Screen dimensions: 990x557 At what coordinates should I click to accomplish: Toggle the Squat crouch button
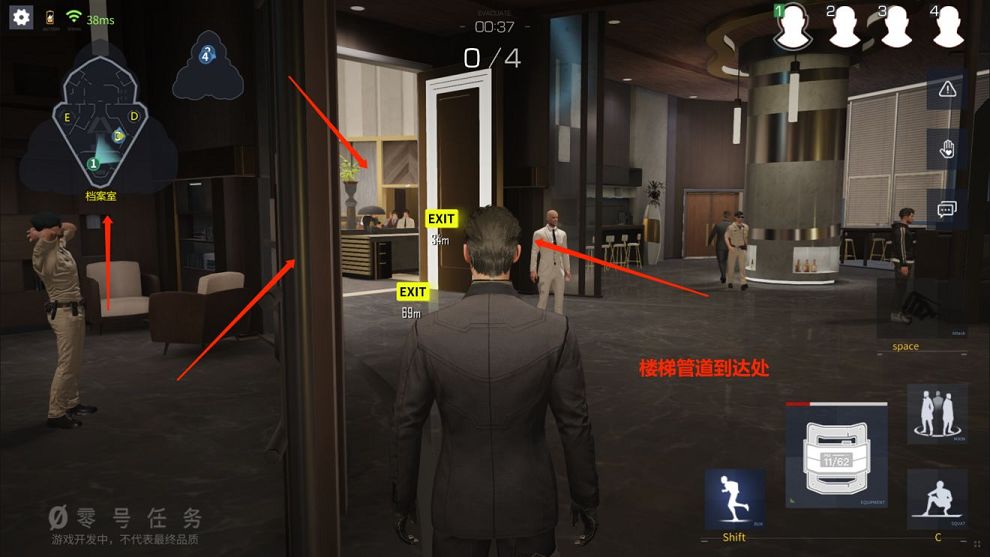(x=937, y=499)
